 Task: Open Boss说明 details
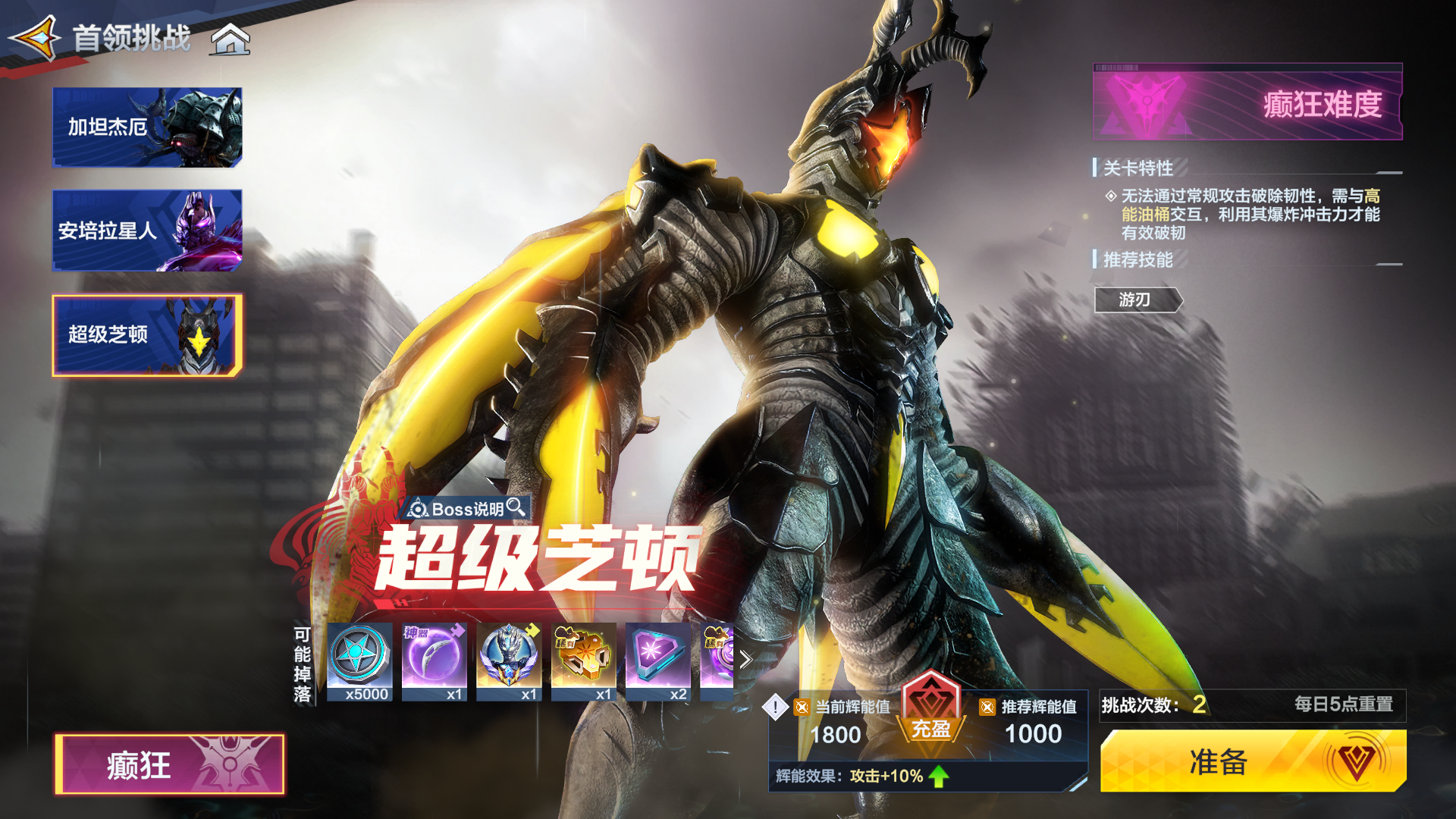click(467, 509)
